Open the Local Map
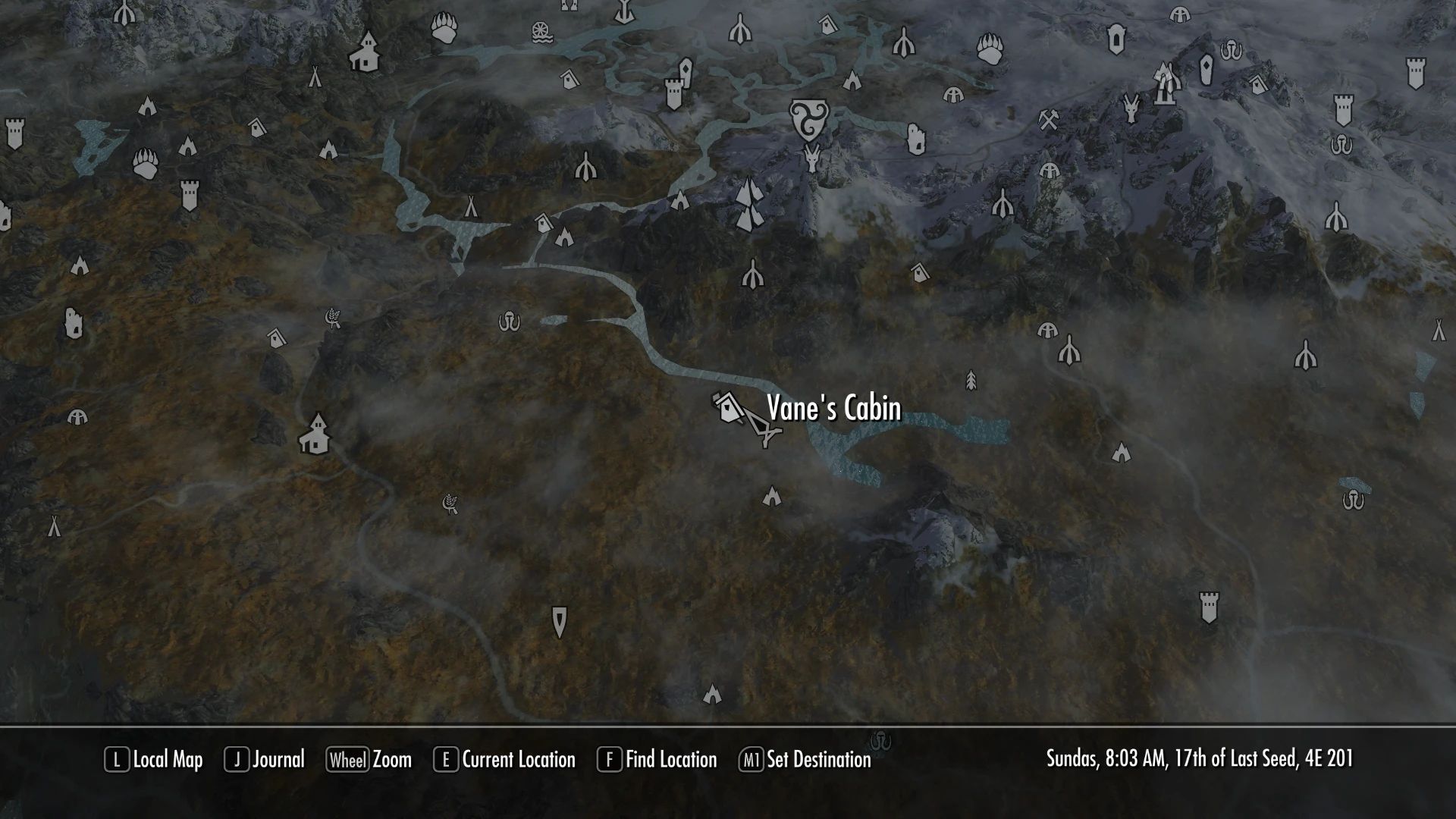1456x819 pixels. coord(162,760)
